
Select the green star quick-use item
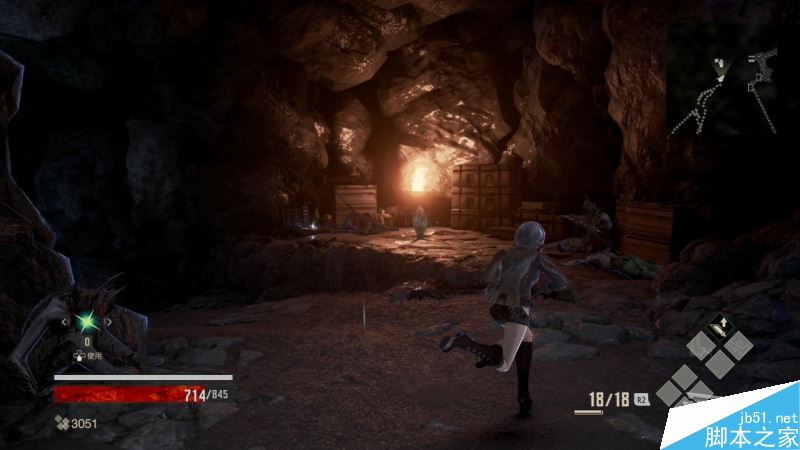point(86,322)
